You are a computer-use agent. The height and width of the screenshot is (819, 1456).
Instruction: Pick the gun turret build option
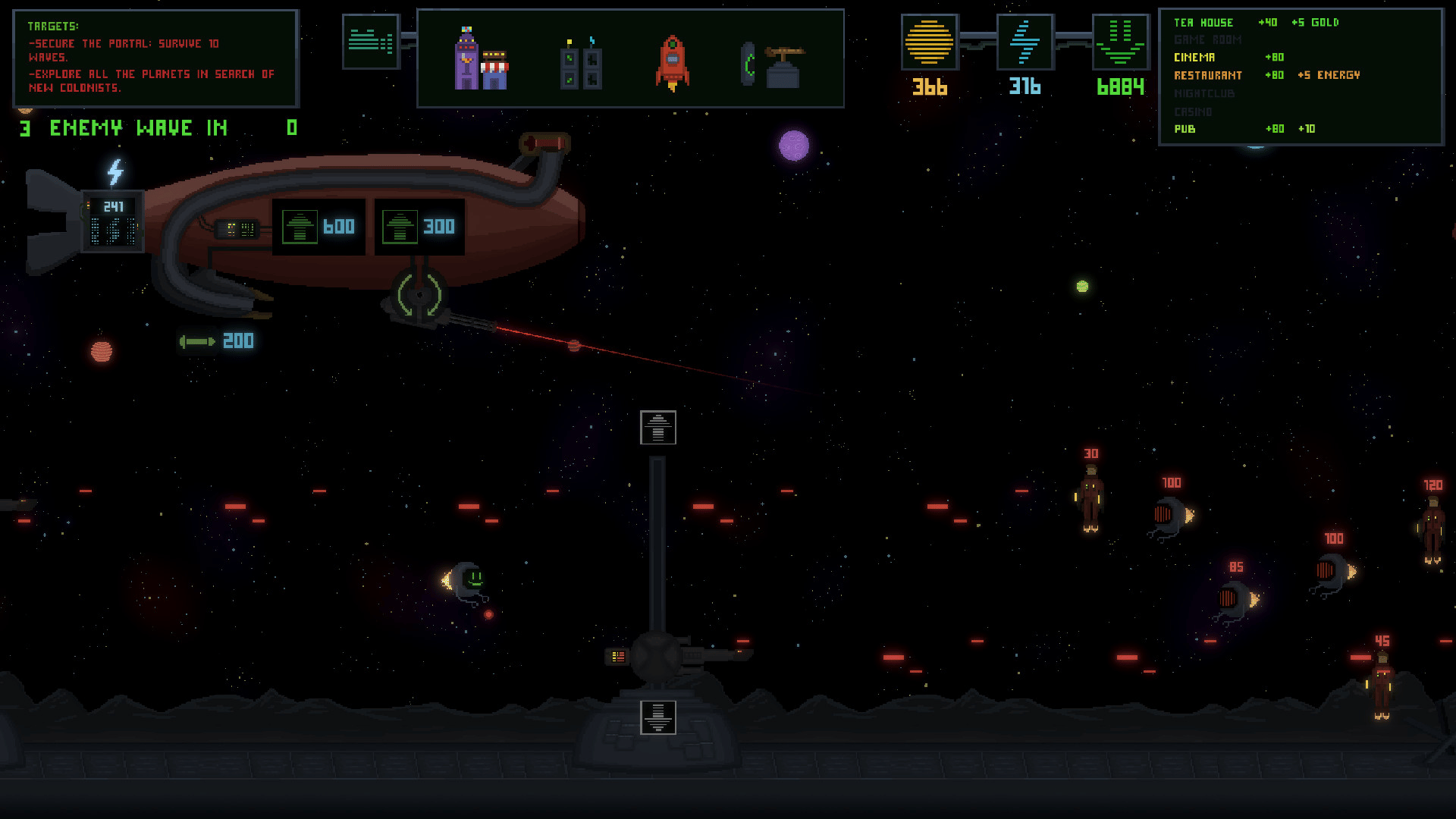773,65
